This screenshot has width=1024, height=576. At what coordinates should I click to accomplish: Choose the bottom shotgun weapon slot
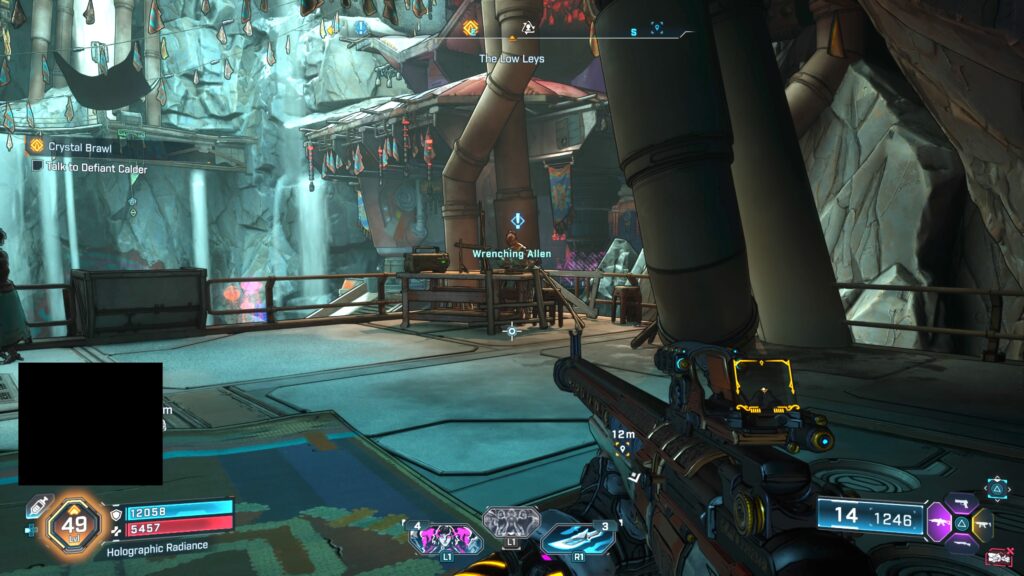click(x=961, y=542)
